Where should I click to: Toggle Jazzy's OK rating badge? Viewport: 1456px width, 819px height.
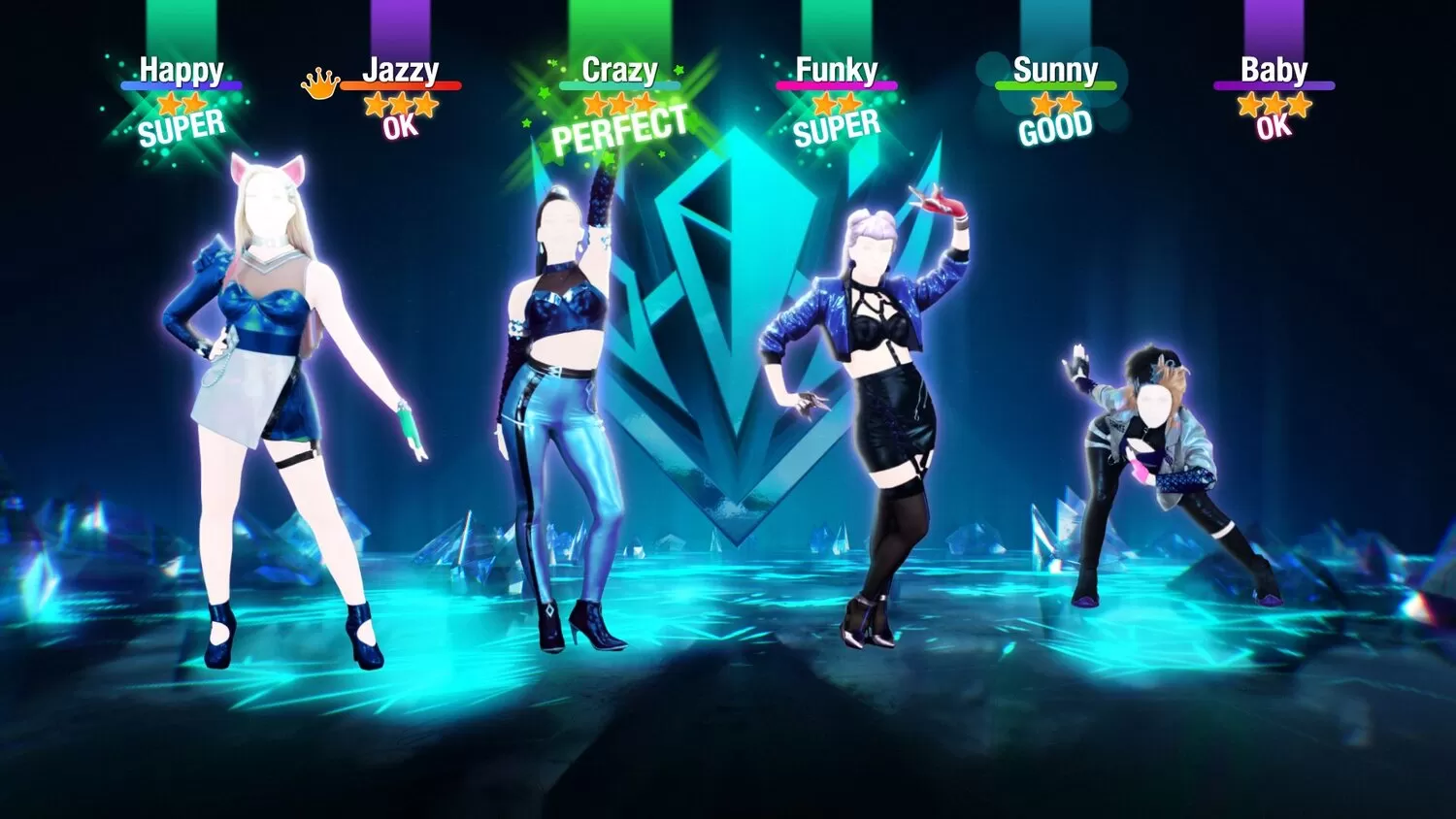(401, 125)
